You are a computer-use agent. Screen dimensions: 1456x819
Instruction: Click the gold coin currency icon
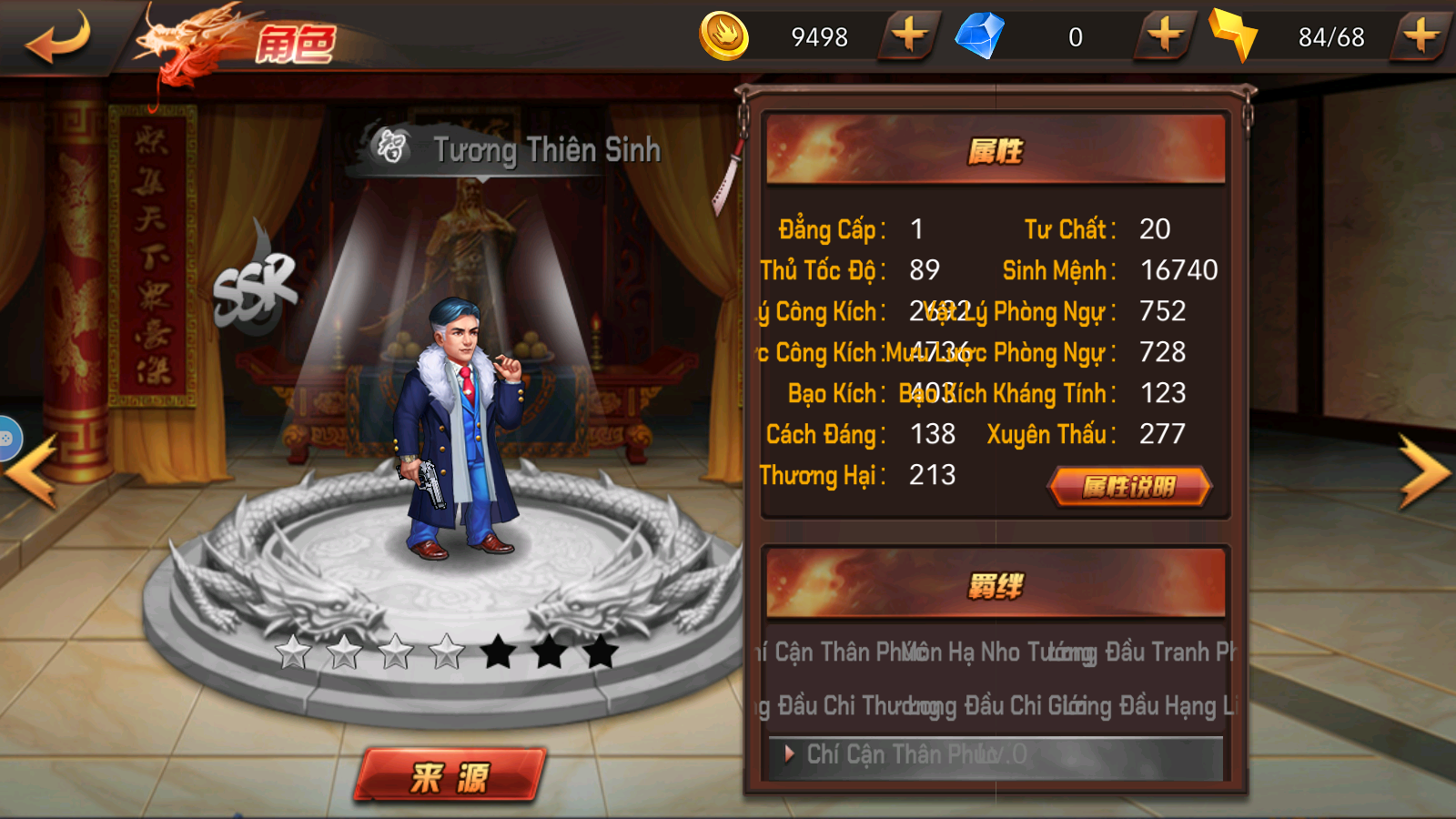pyautogui.click(x=725, y=37)
